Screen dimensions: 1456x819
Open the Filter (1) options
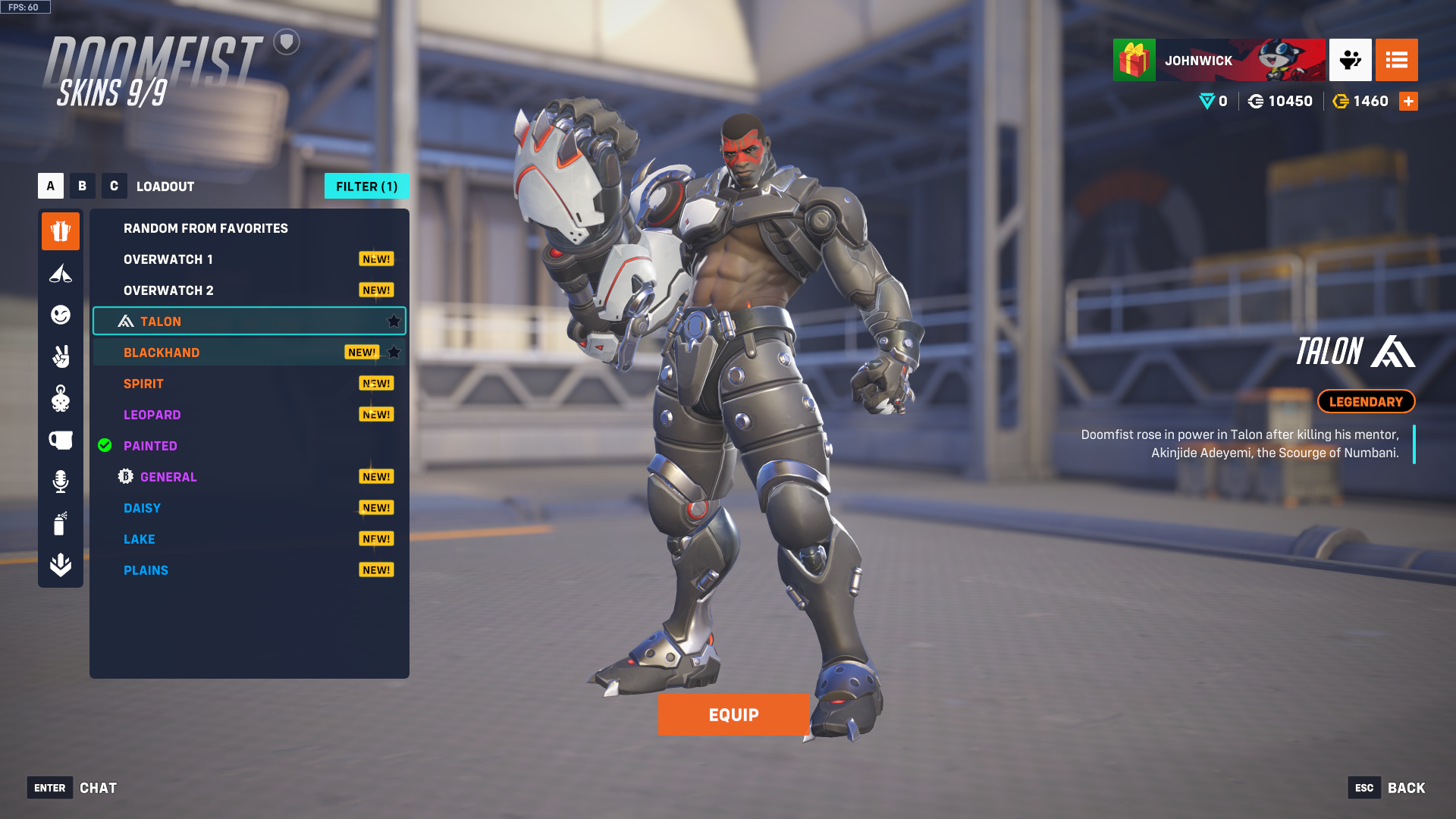[x=366, y=187]
